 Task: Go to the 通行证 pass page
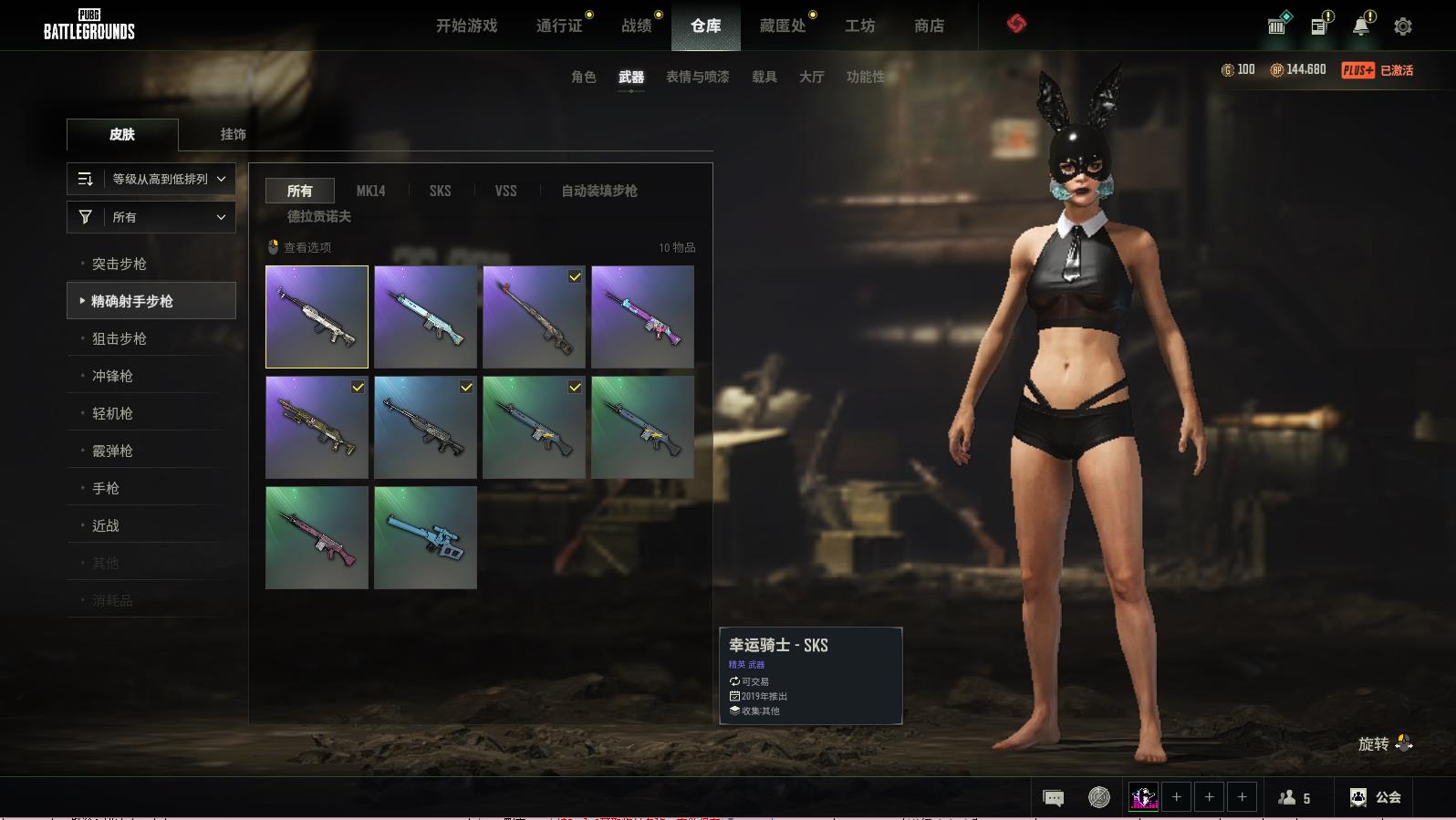[x=559, y=26]
